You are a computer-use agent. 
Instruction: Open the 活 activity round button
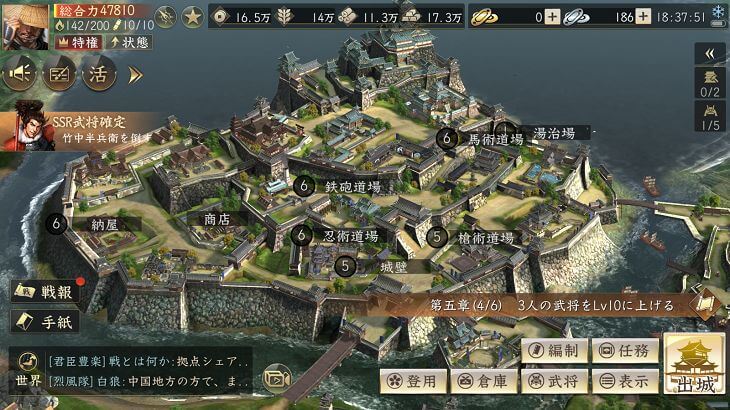(99, 73)
